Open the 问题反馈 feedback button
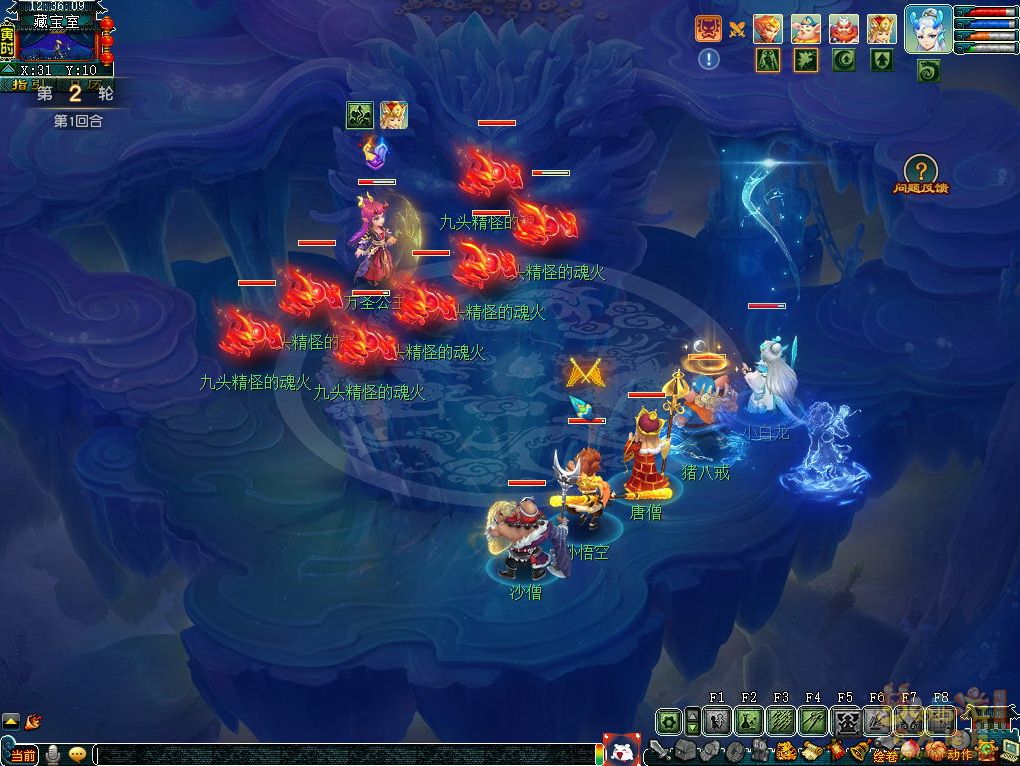This screenshot has width=1020, height=766. pos(920,171)
